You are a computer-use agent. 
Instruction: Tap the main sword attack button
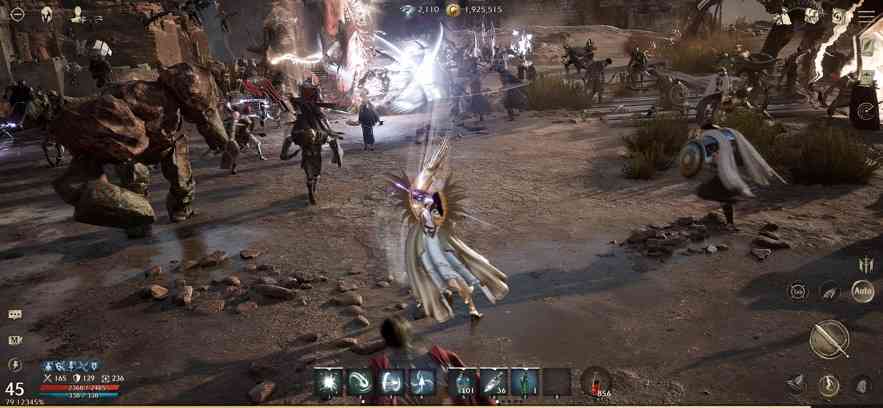pyautogui.click(x=829, y=339)
